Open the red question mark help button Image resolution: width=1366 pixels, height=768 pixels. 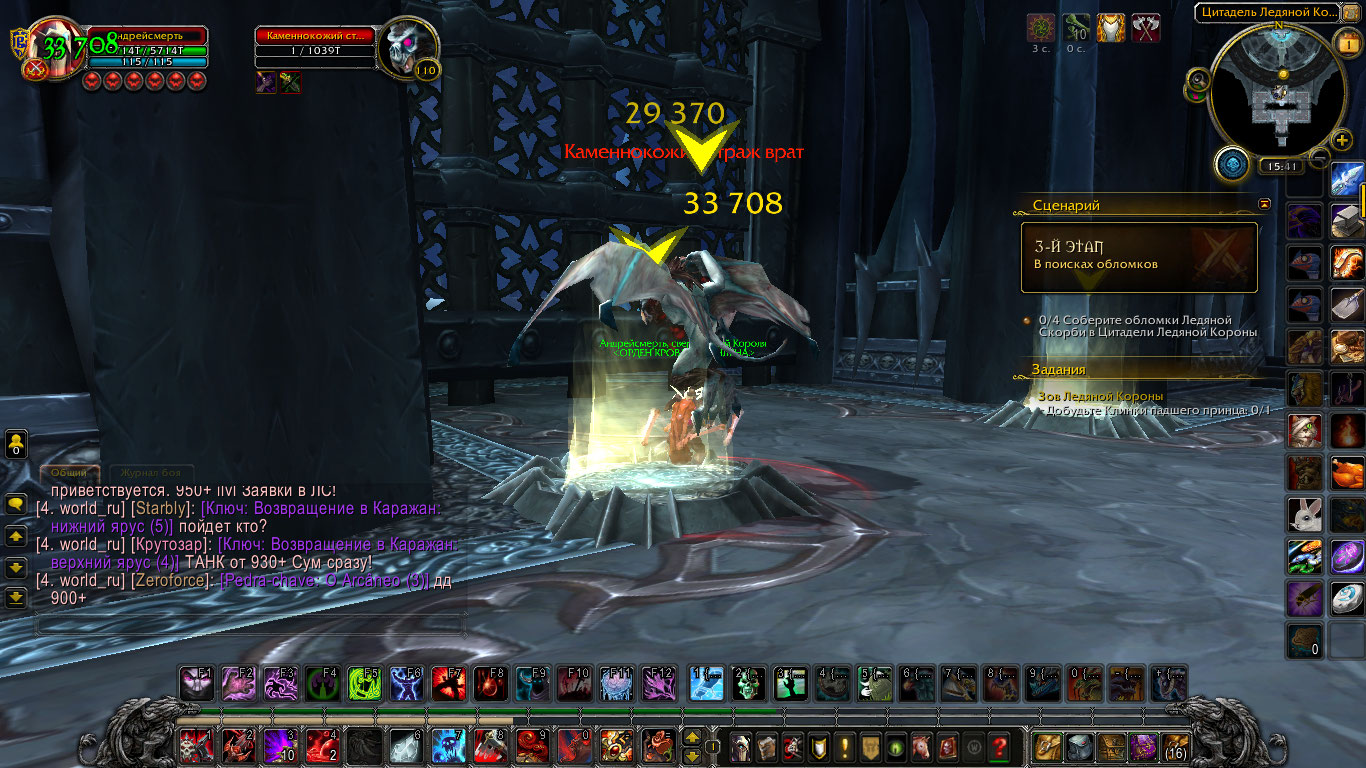pos(998,746)
